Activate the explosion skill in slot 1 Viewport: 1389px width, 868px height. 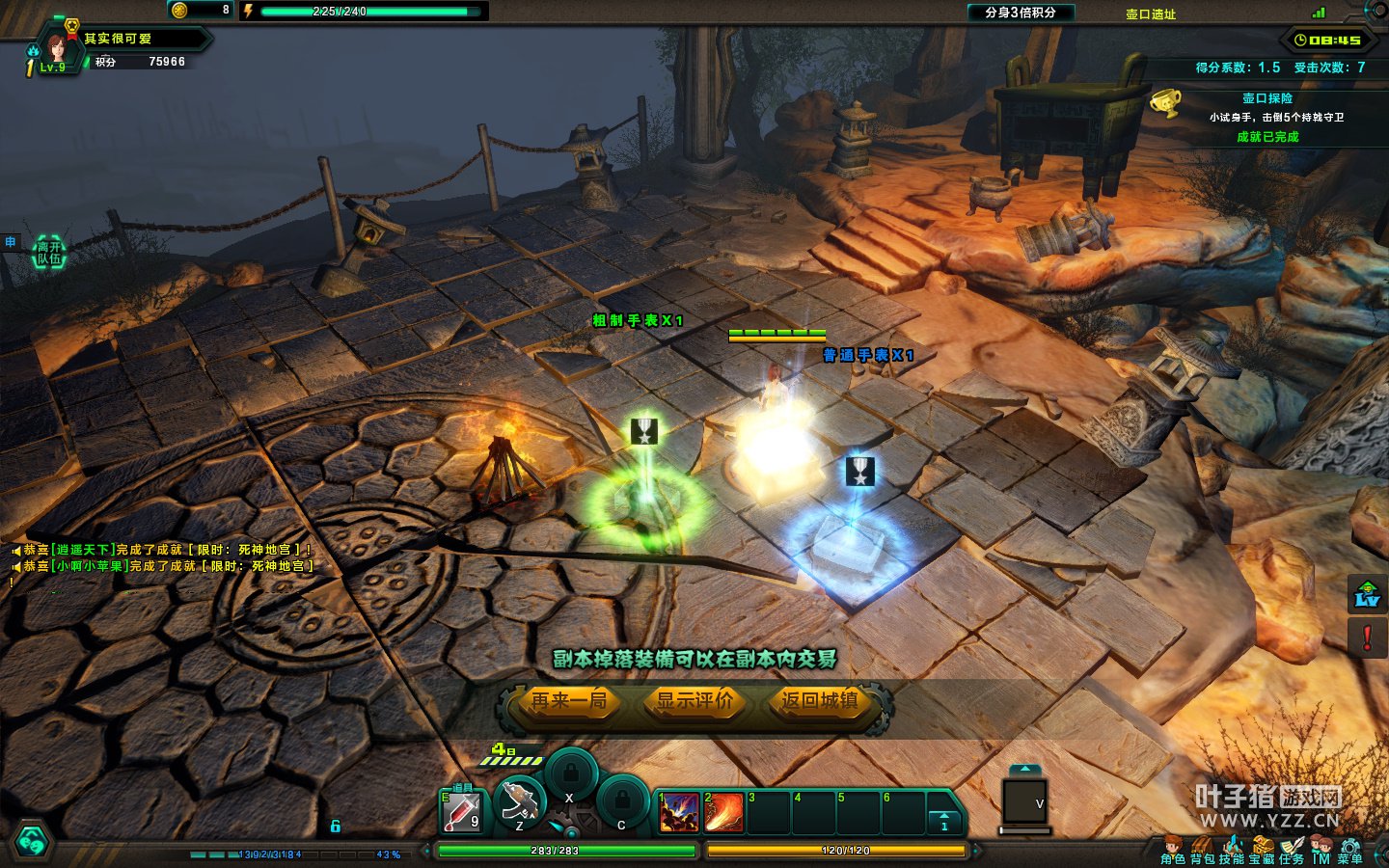pos(679,812)
